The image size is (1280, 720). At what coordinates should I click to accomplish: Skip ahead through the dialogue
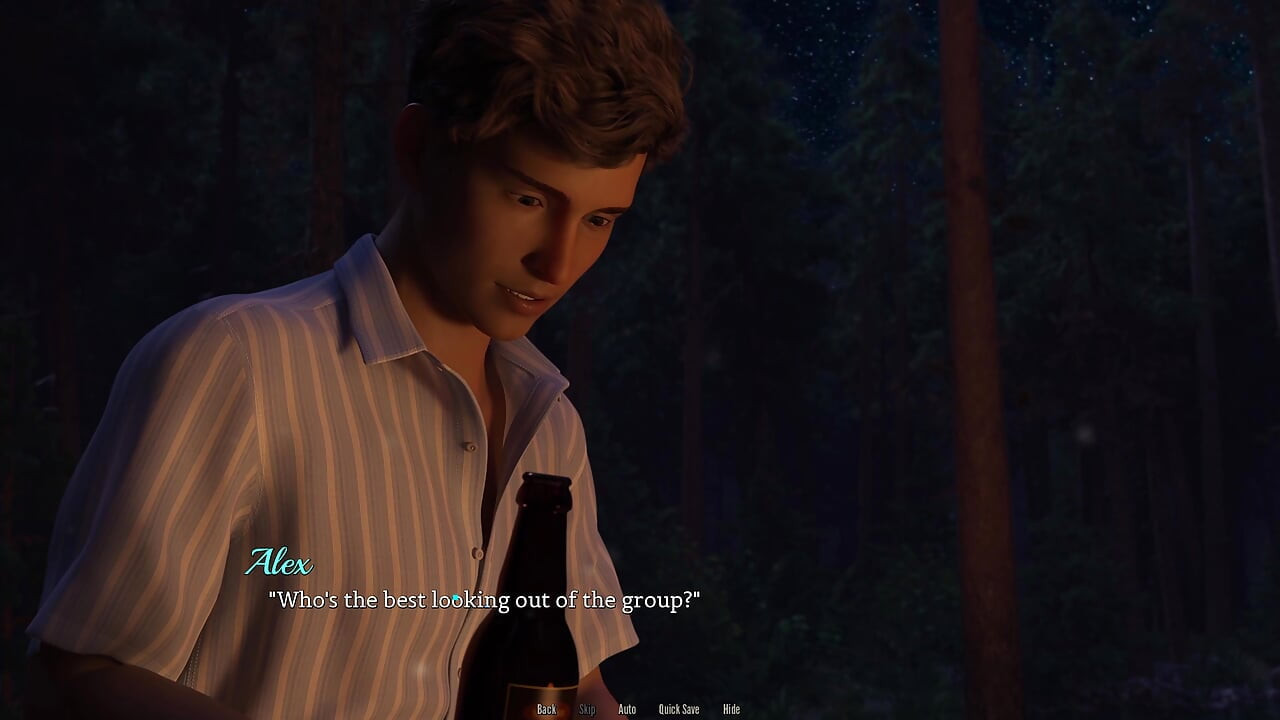pos(587,709)
